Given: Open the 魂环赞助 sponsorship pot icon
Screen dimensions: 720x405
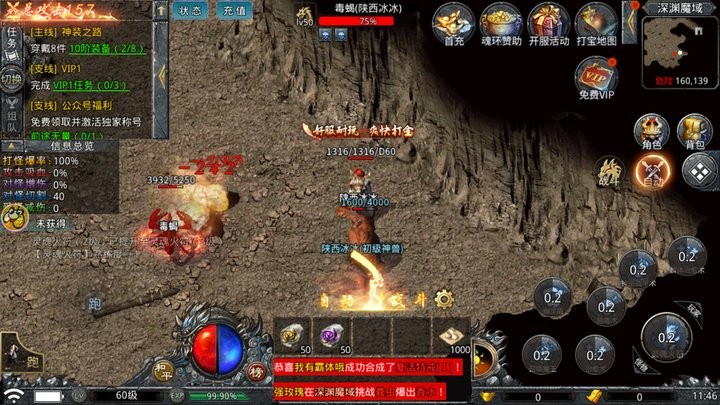Looking at the screenshot, I should (500, 24).
